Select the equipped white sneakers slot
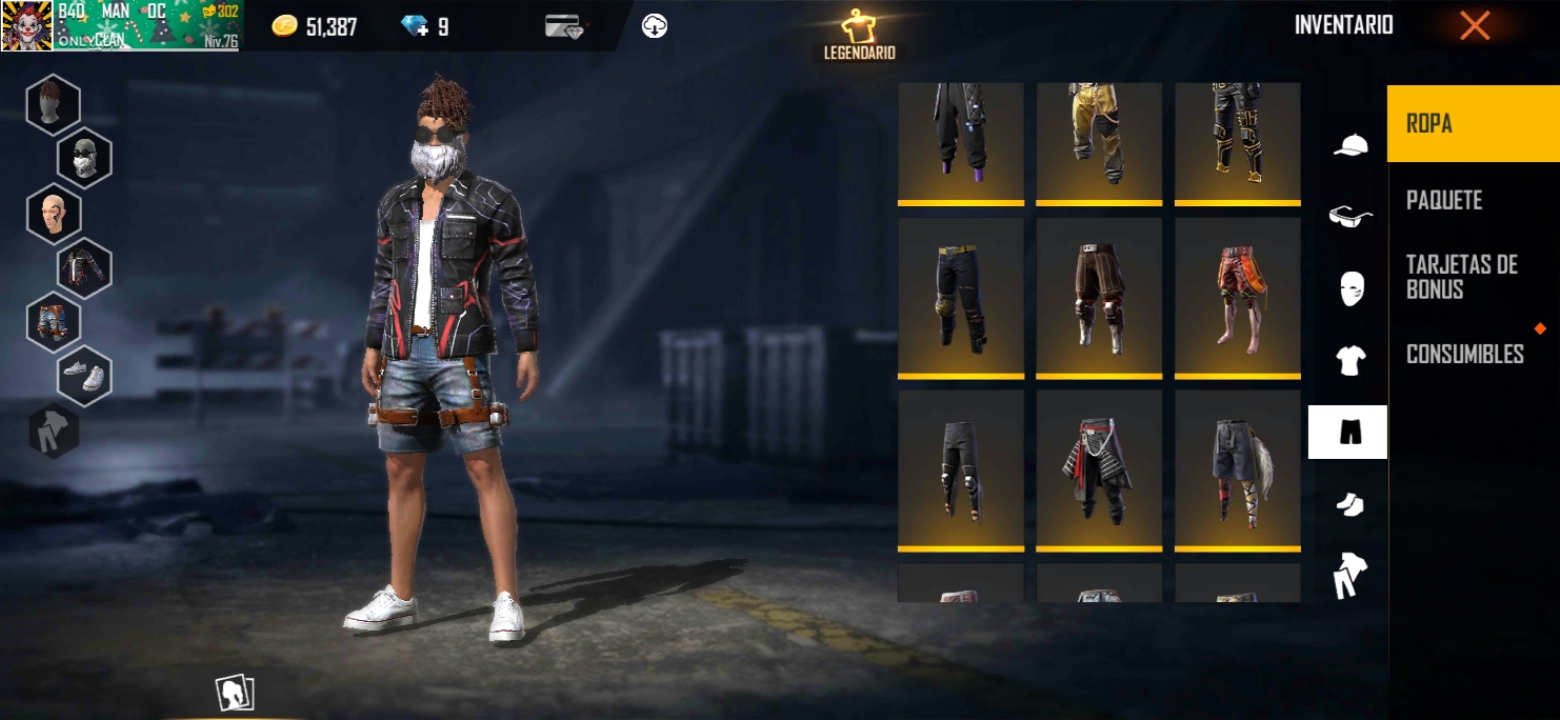The width and height of the screenshot is (1560, 720). tap(84, 376)
